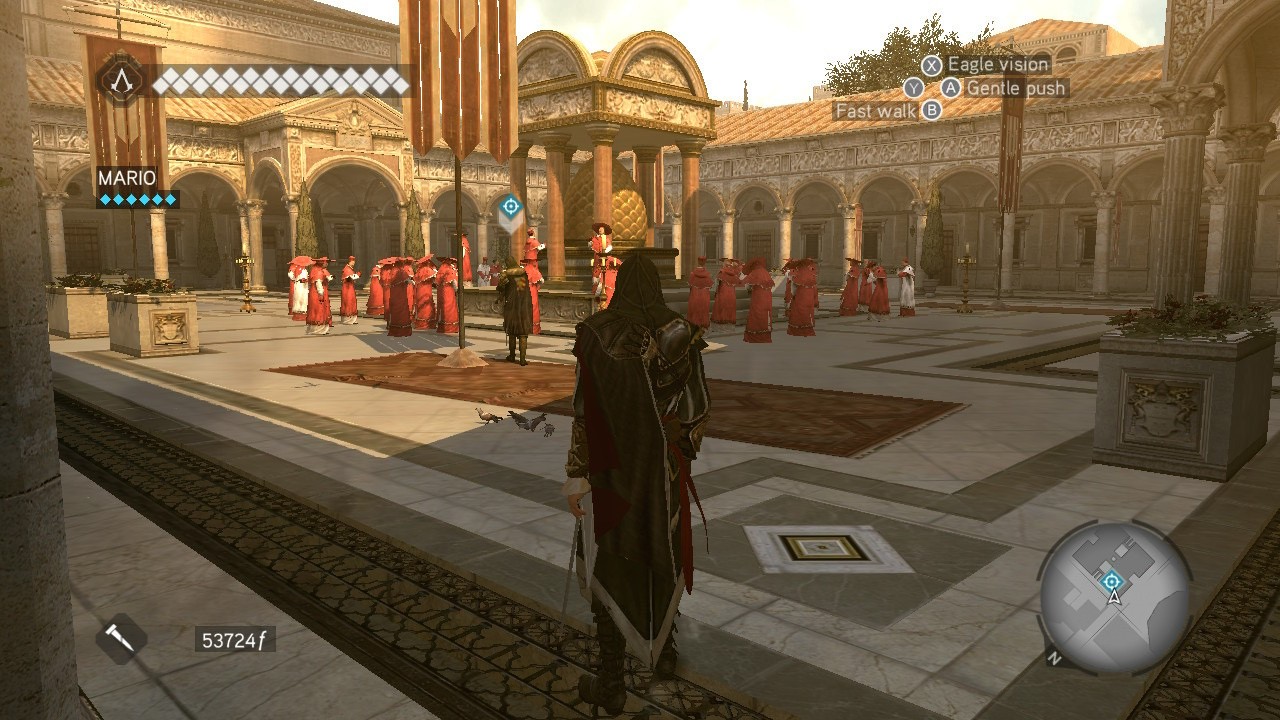Select the equipped hidden blade weapon icon
This screenshot has width=1280, height=720.
click(121, 639)
